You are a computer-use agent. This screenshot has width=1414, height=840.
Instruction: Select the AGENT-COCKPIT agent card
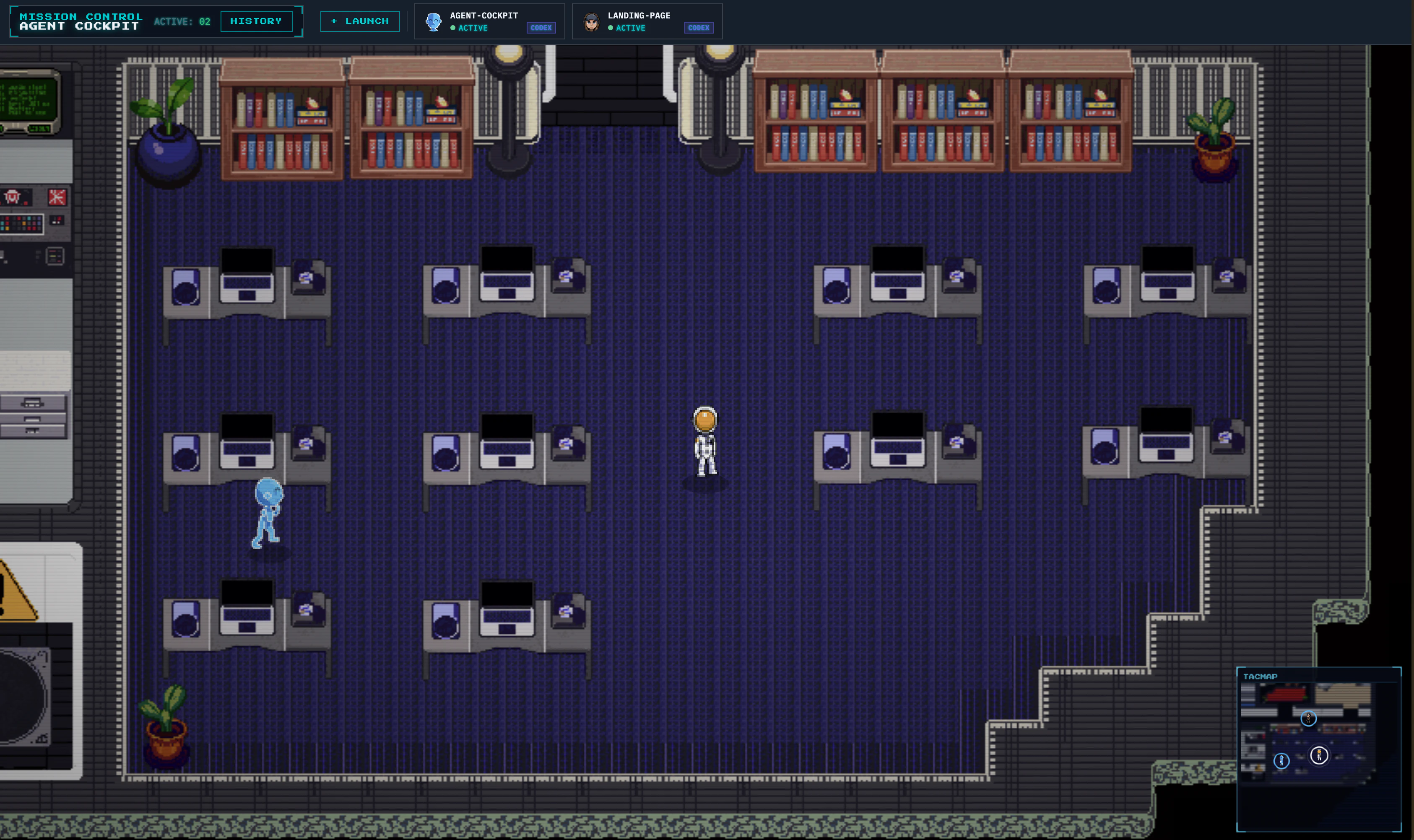pos(484,21)
